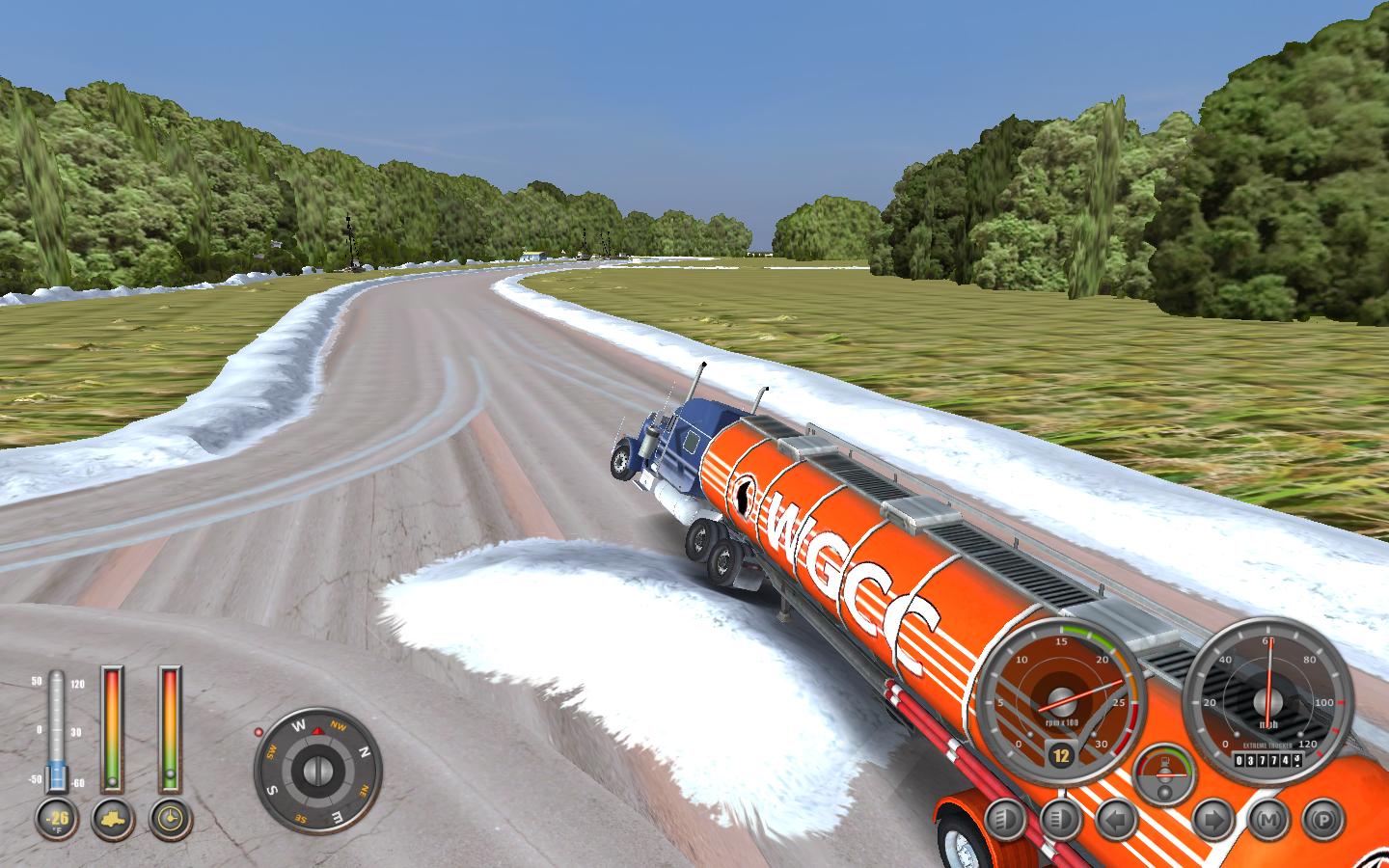Toggle the high-beam headlights button
Screen dimensions: 1389x868
1062,820
